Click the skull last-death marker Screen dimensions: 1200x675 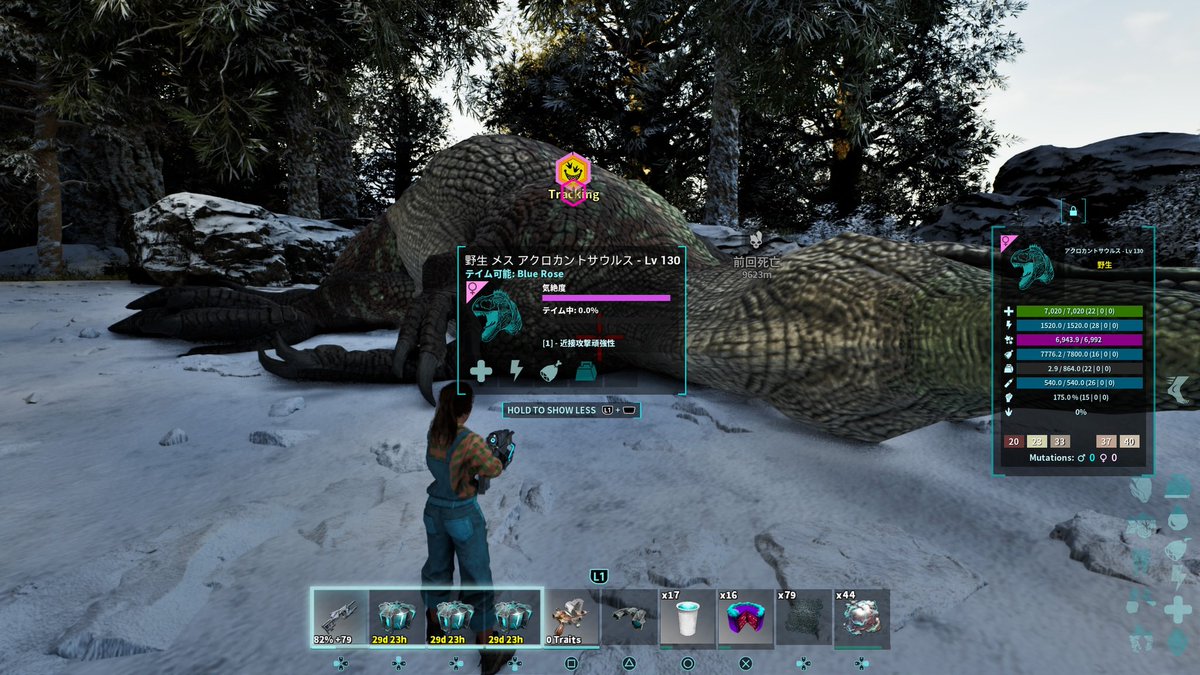(x=757, y=241)
